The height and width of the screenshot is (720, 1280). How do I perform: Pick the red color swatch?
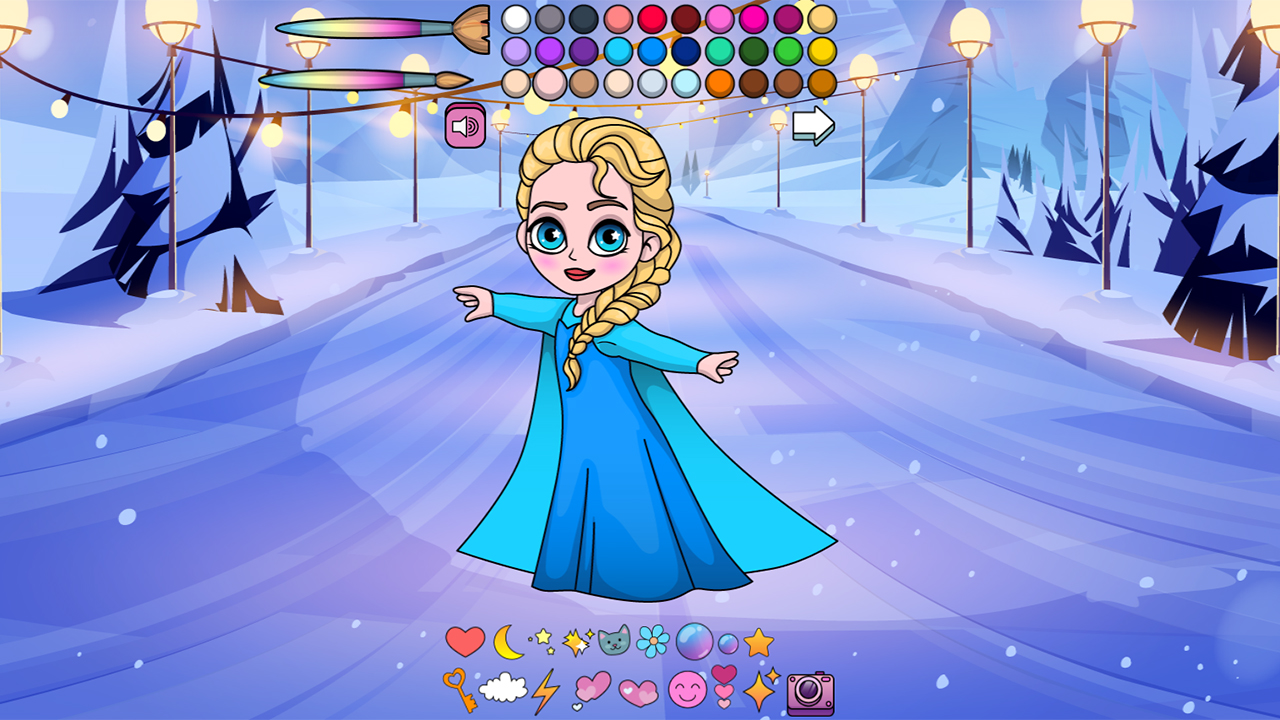(x=651, y=17)
